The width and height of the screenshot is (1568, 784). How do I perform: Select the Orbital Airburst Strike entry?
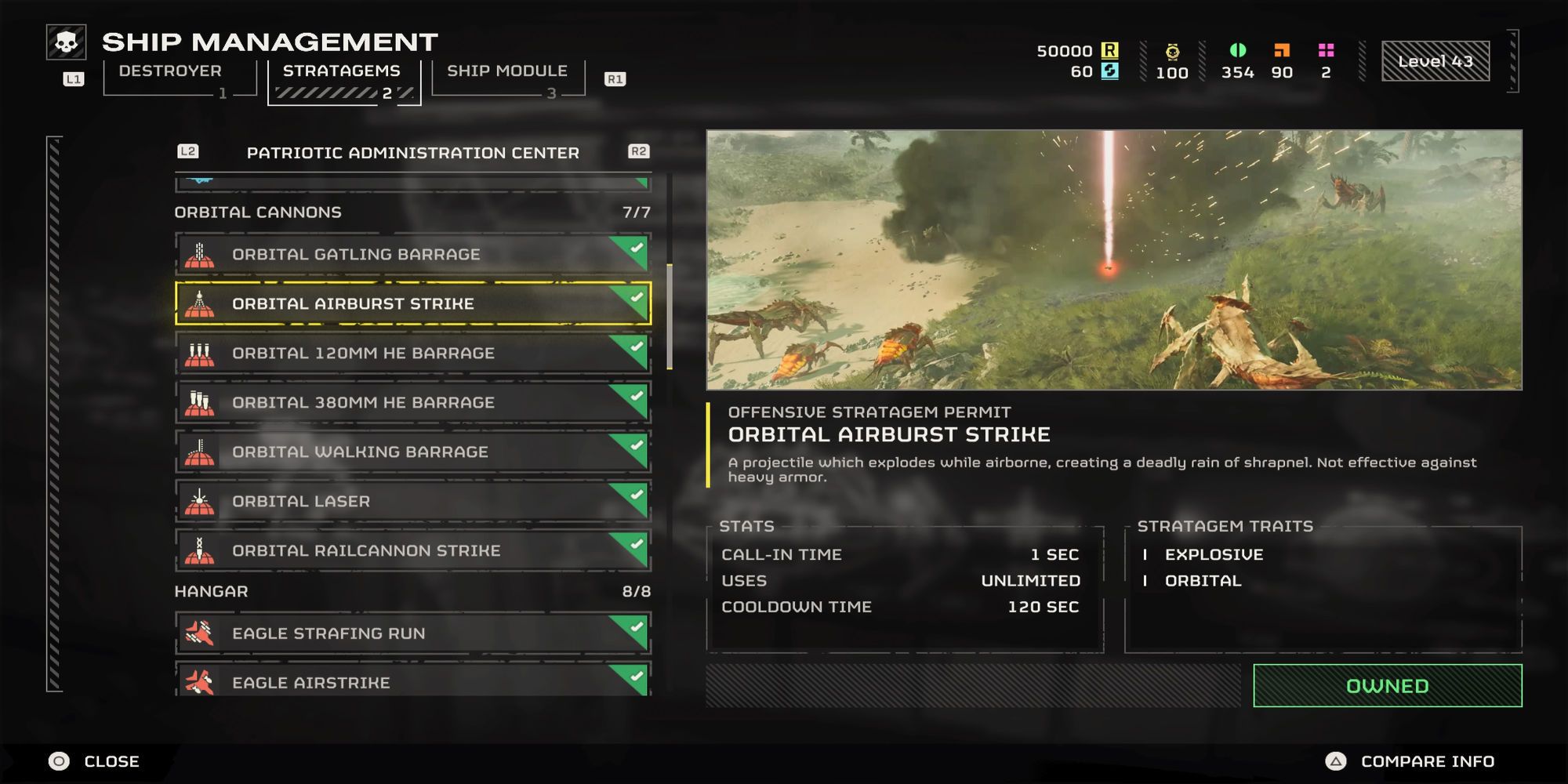[412, 303]
